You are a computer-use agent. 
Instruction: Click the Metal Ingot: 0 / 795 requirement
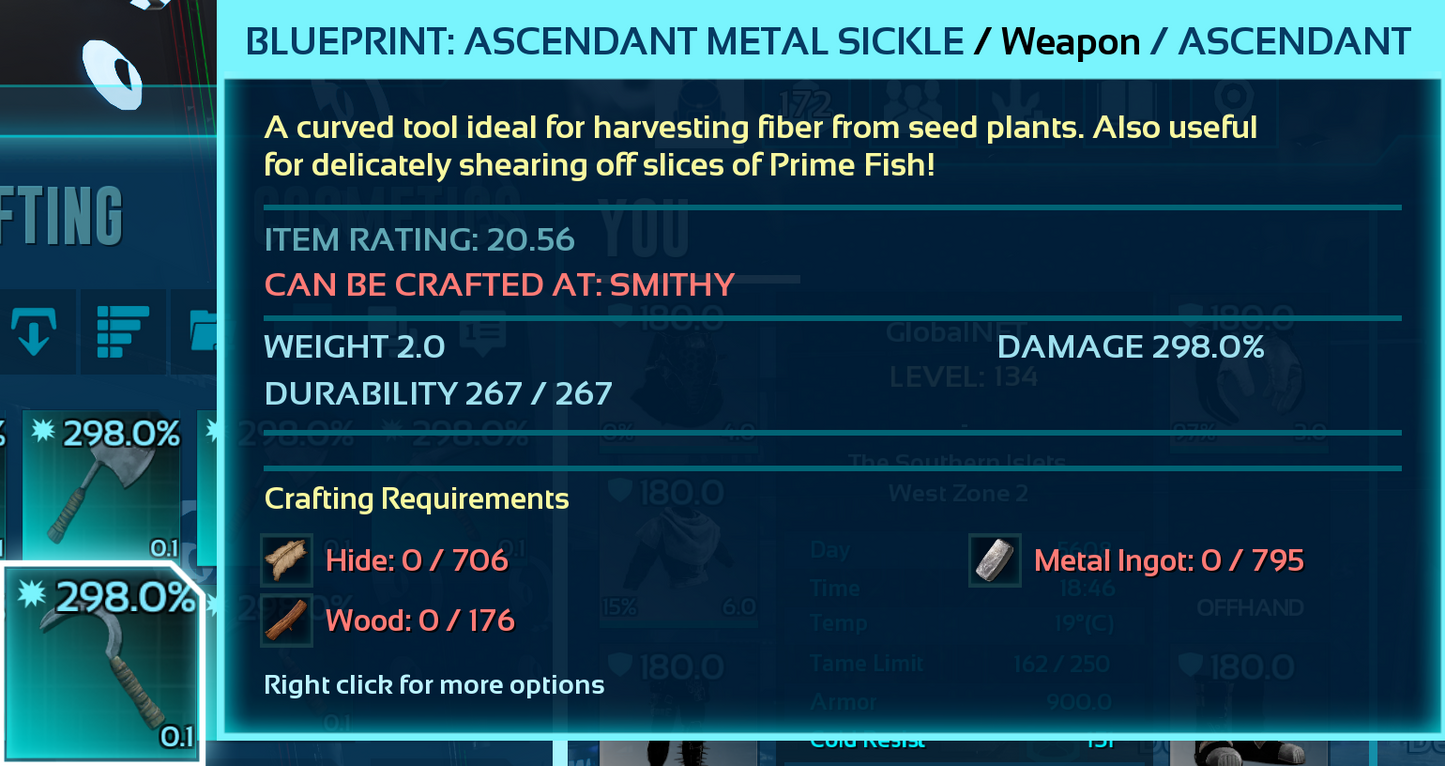[x=1168, y=560]
